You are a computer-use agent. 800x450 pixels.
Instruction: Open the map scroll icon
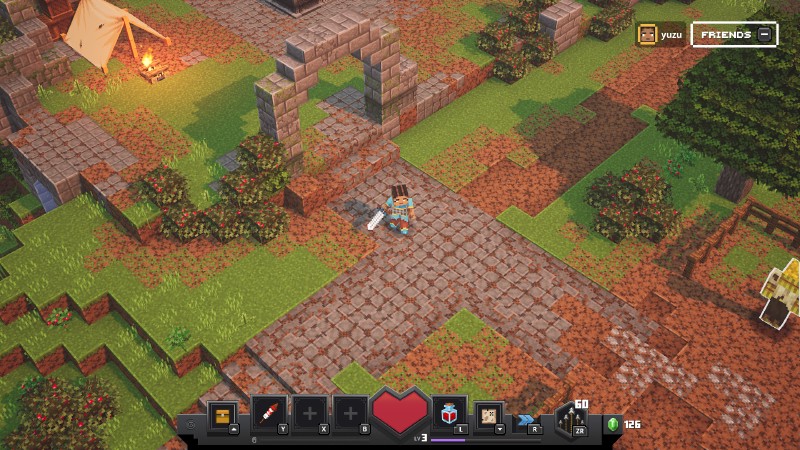[x=489, y=412]
